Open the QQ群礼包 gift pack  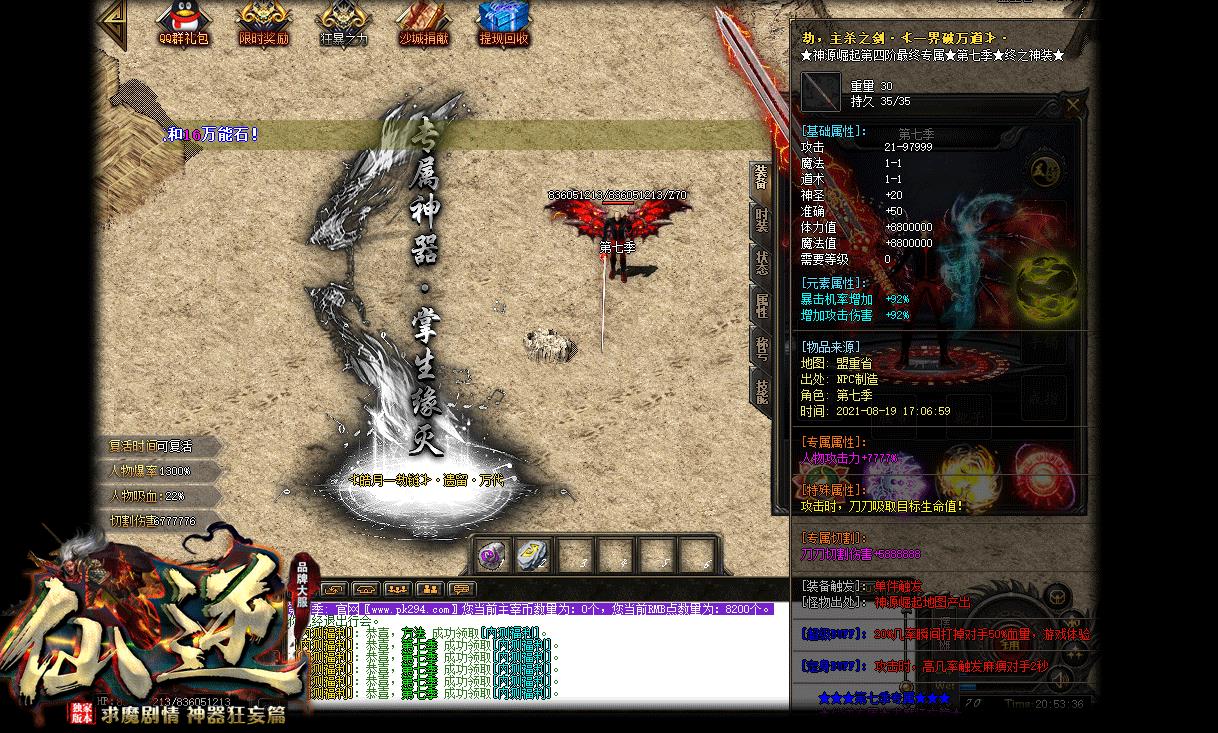[x=184, y=24]
